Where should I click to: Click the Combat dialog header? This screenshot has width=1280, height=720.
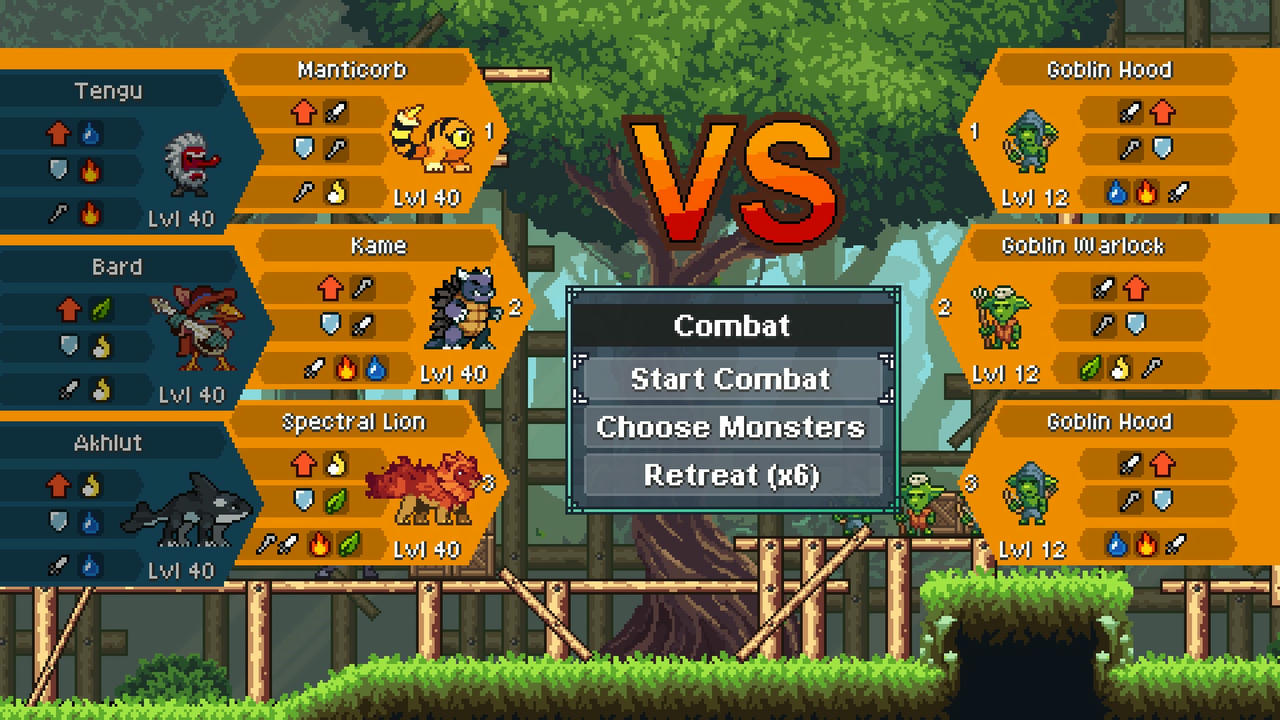733,325
